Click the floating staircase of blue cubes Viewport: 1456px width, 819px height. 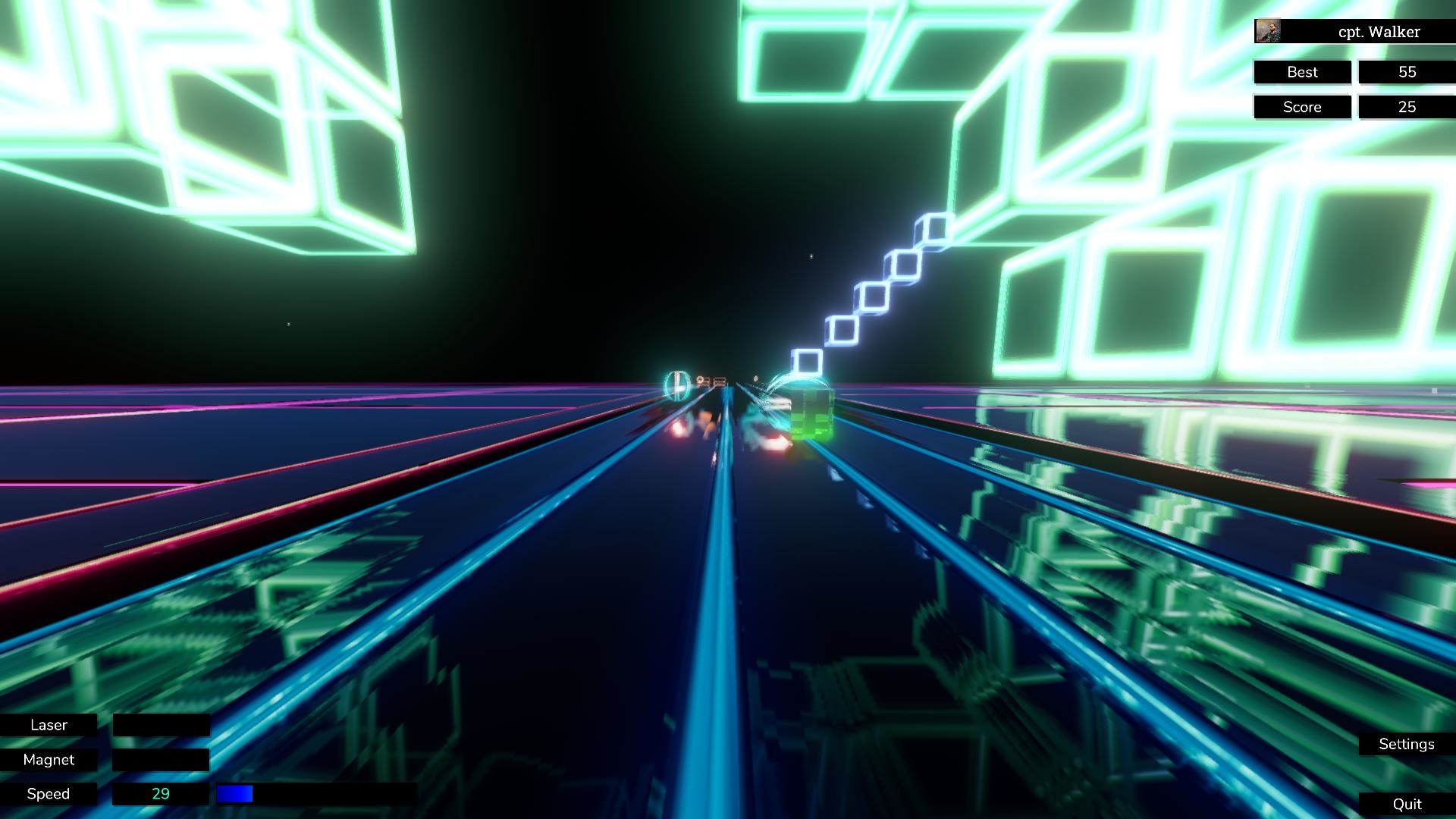click(872, 296)
